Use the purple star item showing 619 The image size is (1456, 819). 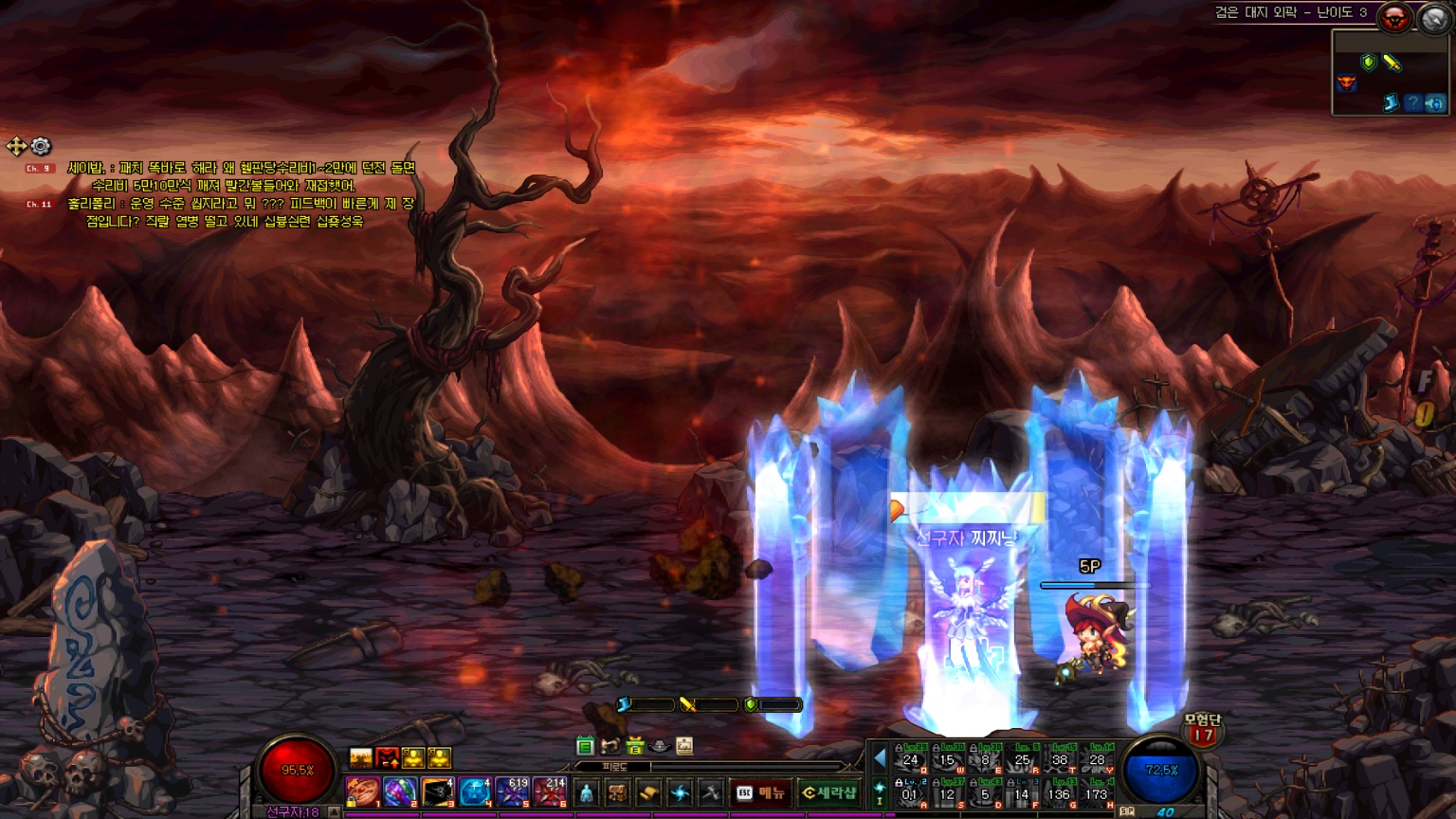(x=513, y=792)
